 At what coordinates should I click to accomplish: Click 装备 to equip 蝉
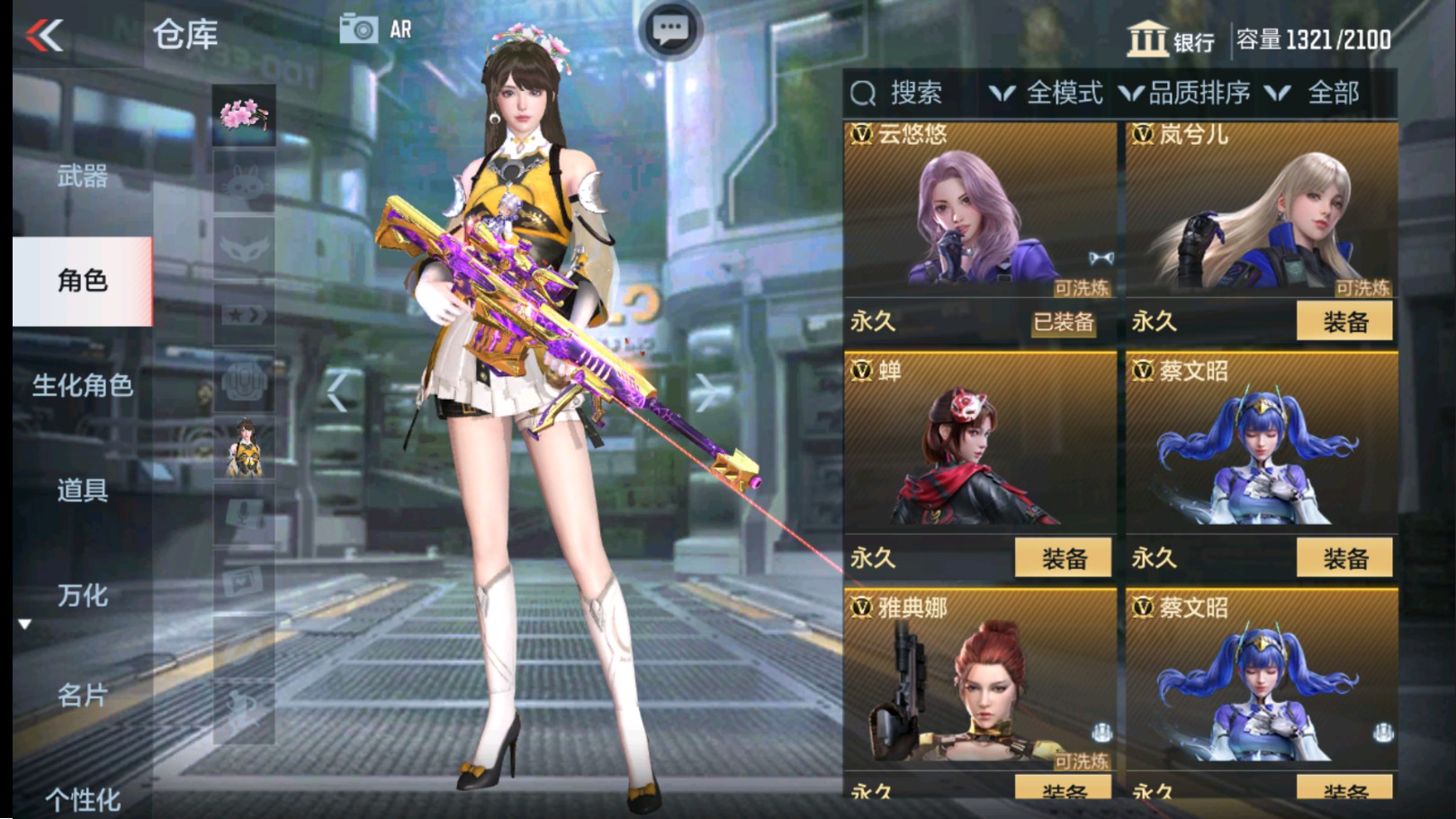[x=1065, y=558]
